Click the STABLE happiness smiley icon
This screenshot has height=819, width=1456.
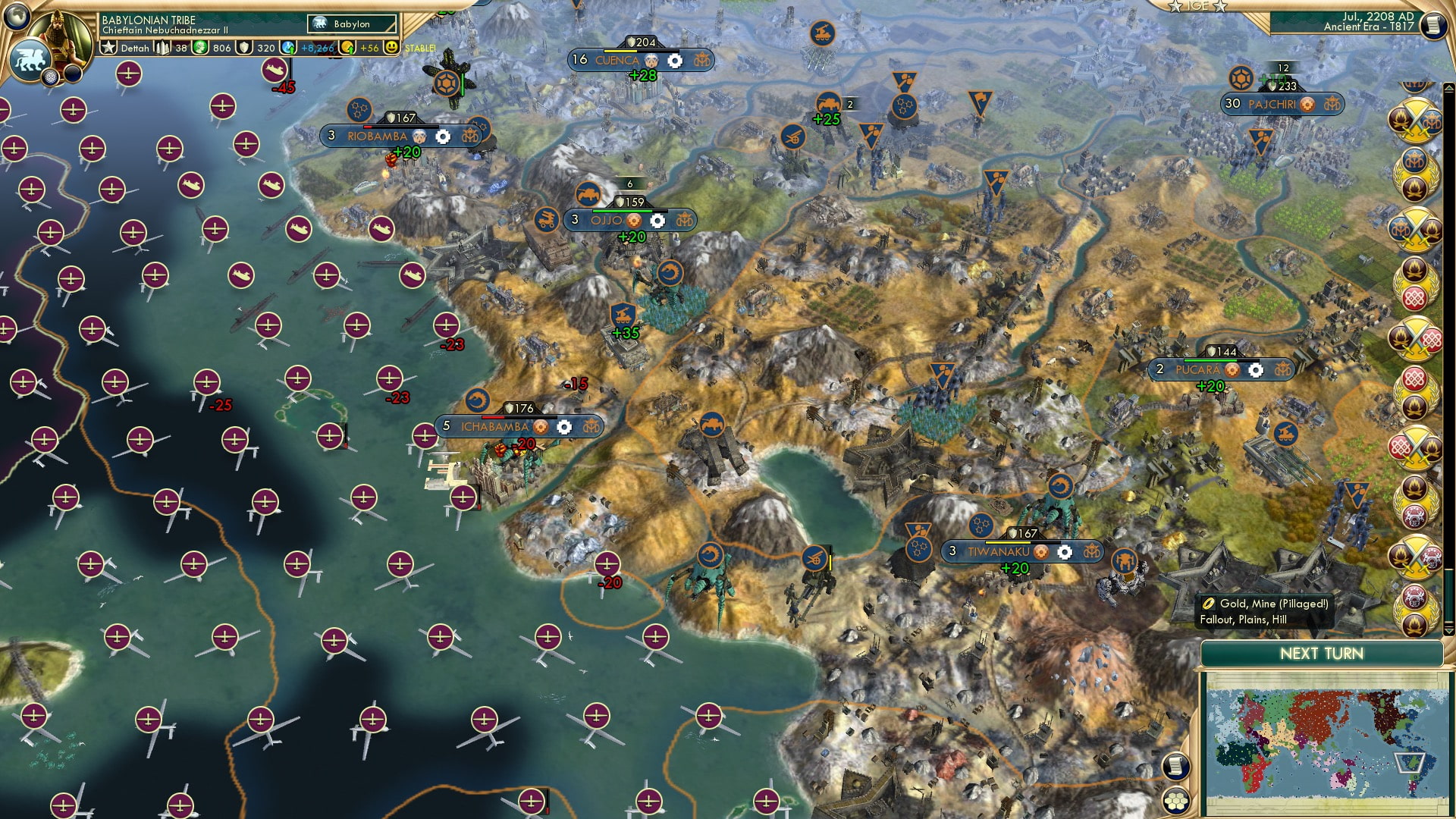point(391,49)
